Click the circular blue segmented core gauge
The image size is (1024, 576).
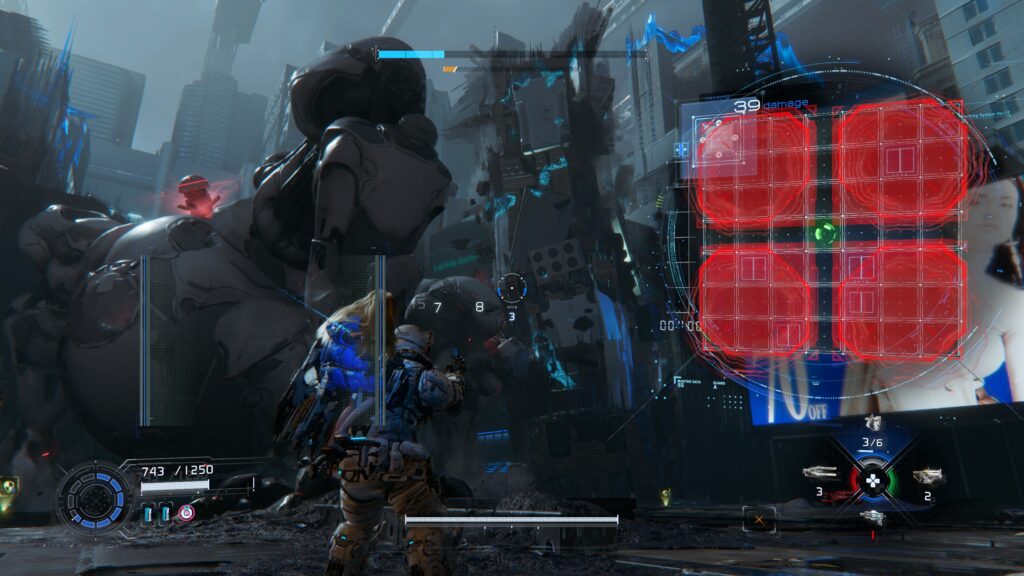[x=93, y=496]
